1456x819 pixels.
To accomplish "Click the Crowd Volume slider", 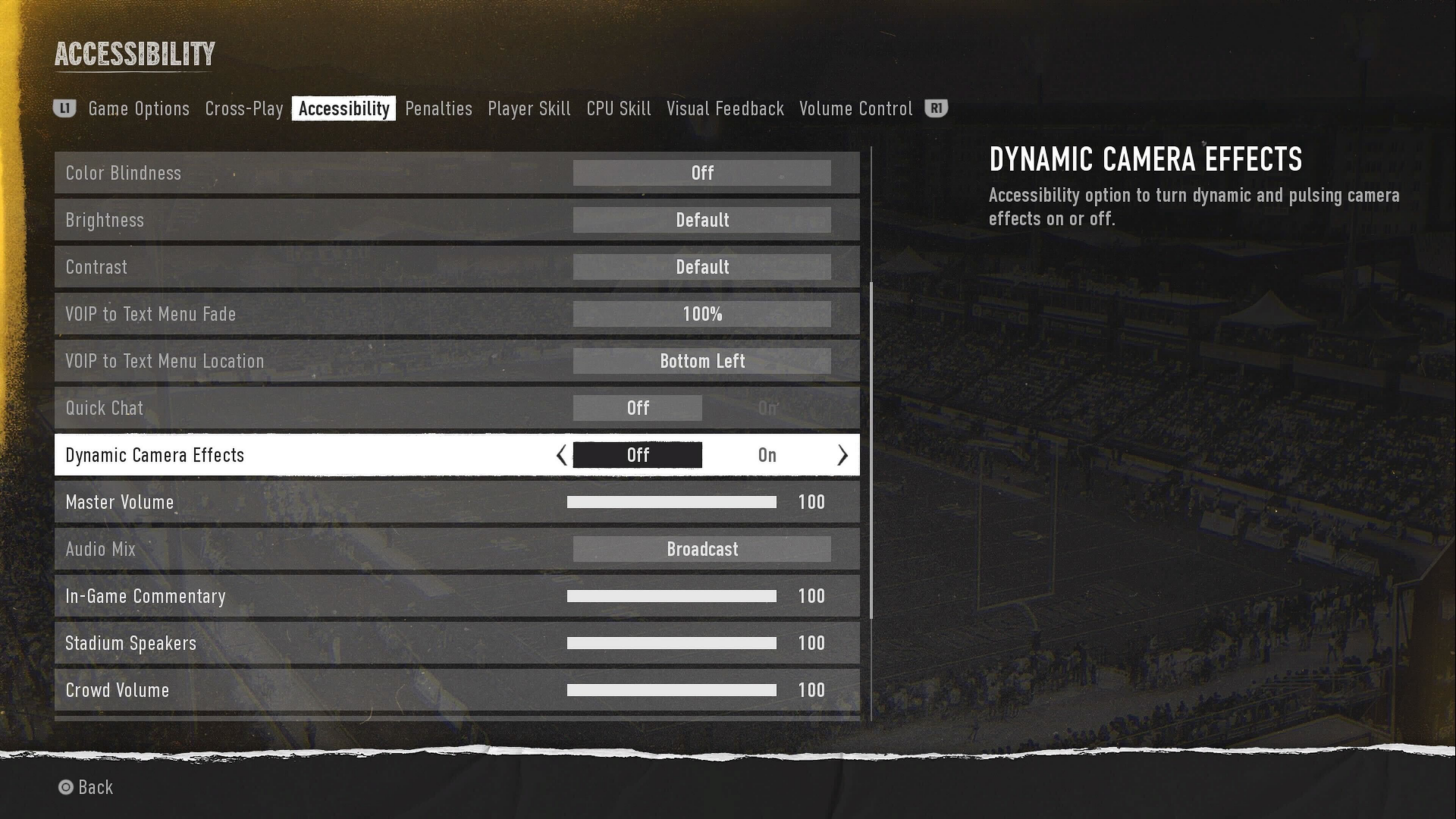I will pos(672,690).
